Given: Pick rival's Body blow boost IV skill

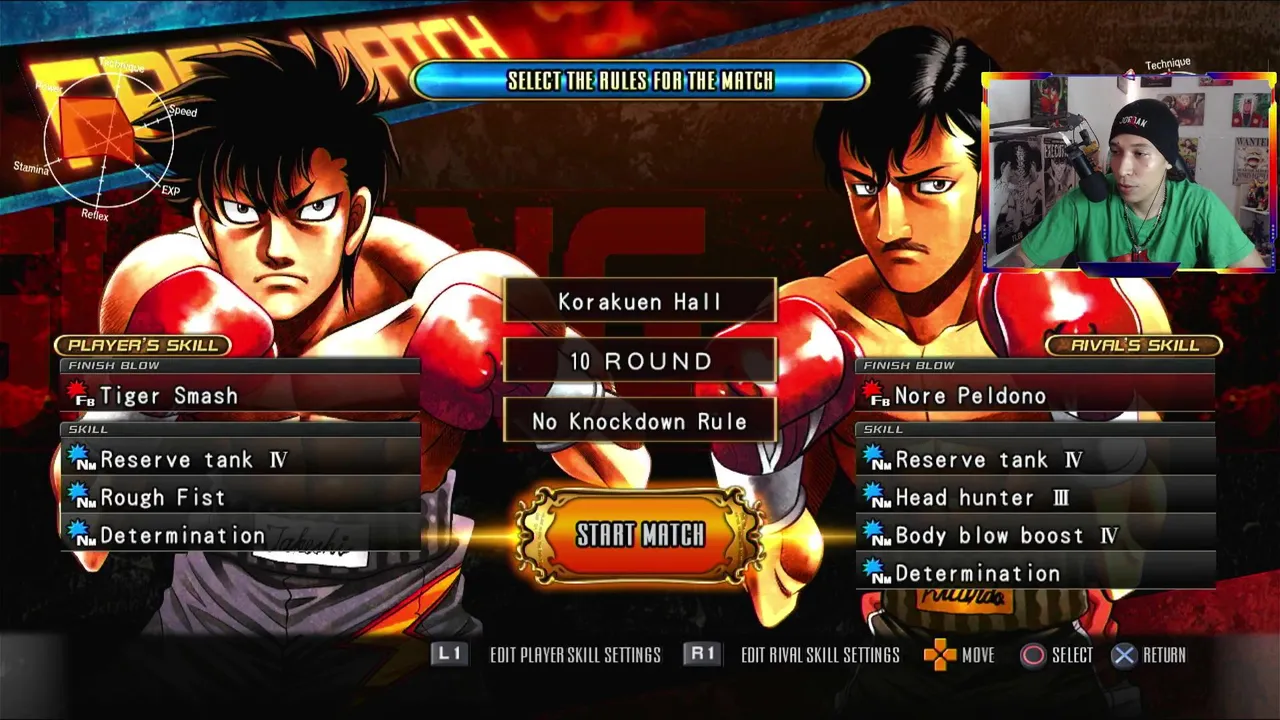Looking at the screenshot, I should 1035,536.
